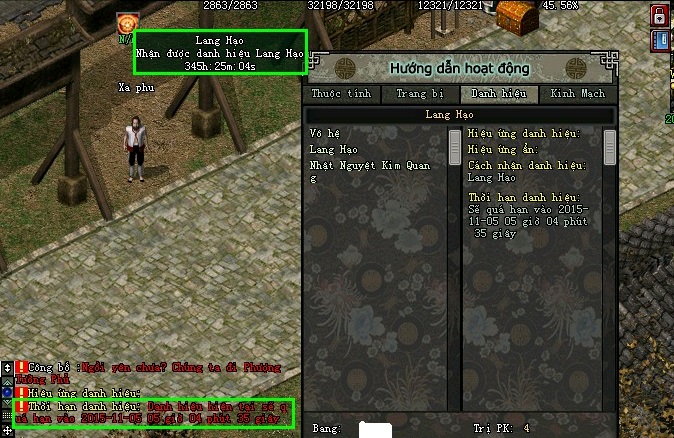This screenshot has width=674, height=438.
Task: Click the title details scrollbar handle
Action: click(x=610, y=145)
